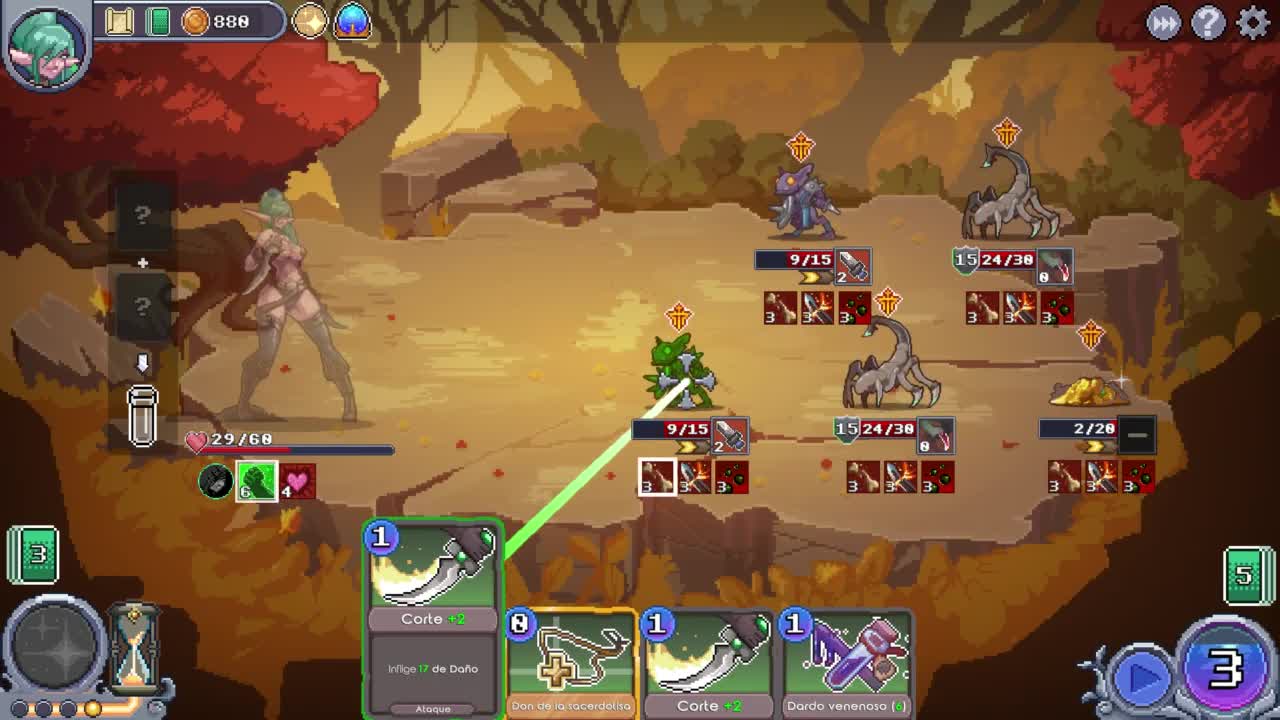Screen dimensions: 1280x720
Task: Inspect the golden star relic
Action: coord(310,21)
